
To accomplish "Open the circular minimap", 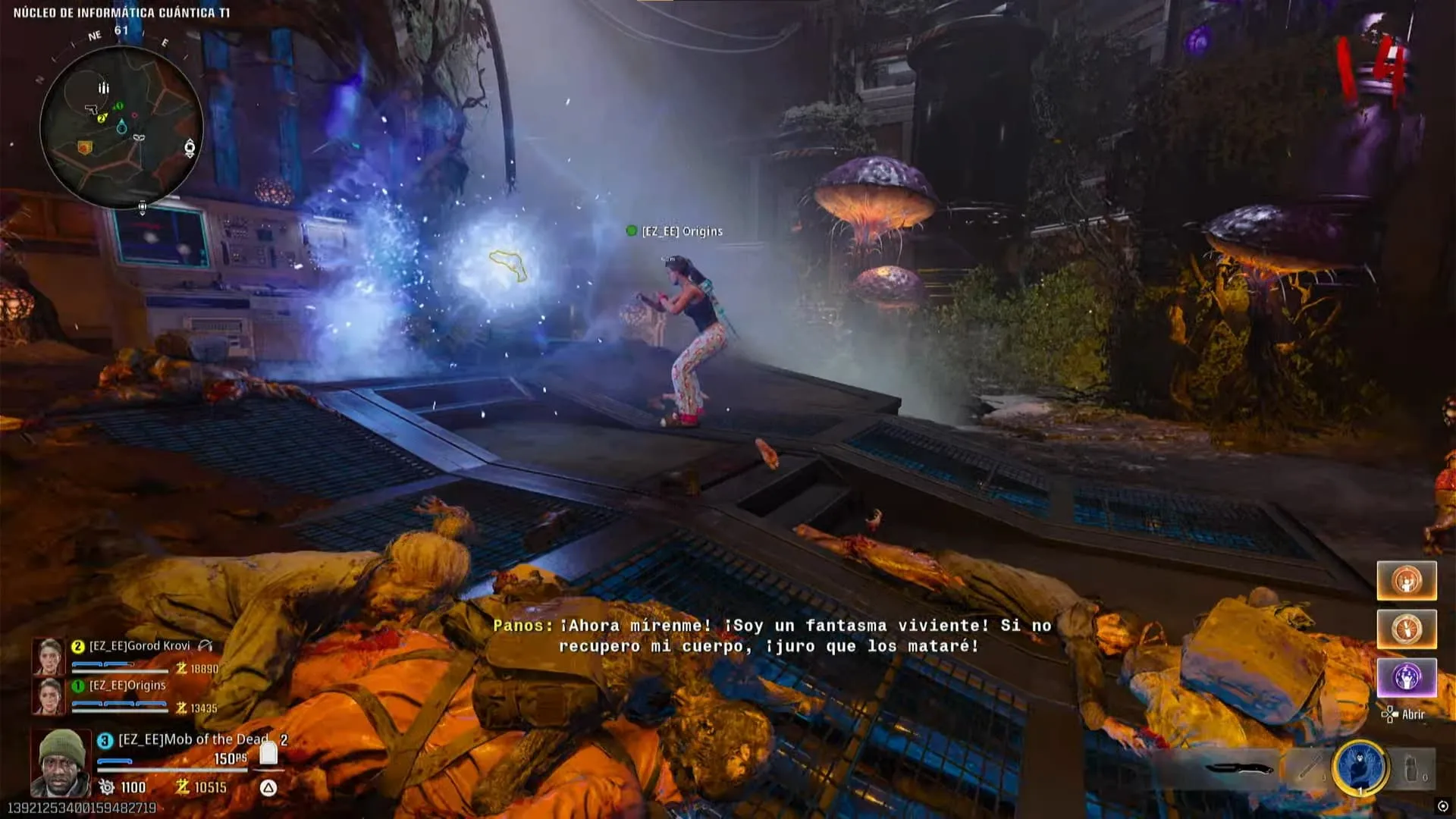I will pos(121,126).
